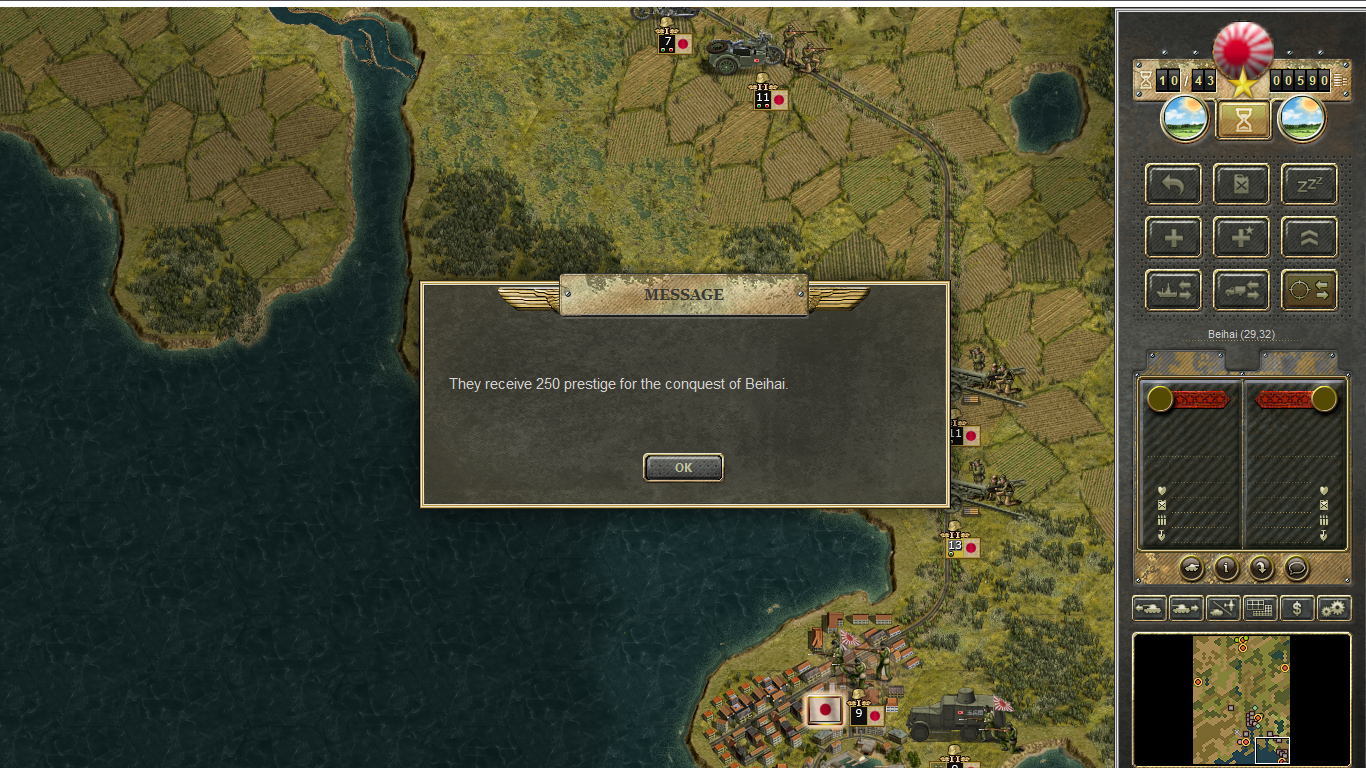
Task: Switch between ground and air view
Action: click(x=1223, y=607)
